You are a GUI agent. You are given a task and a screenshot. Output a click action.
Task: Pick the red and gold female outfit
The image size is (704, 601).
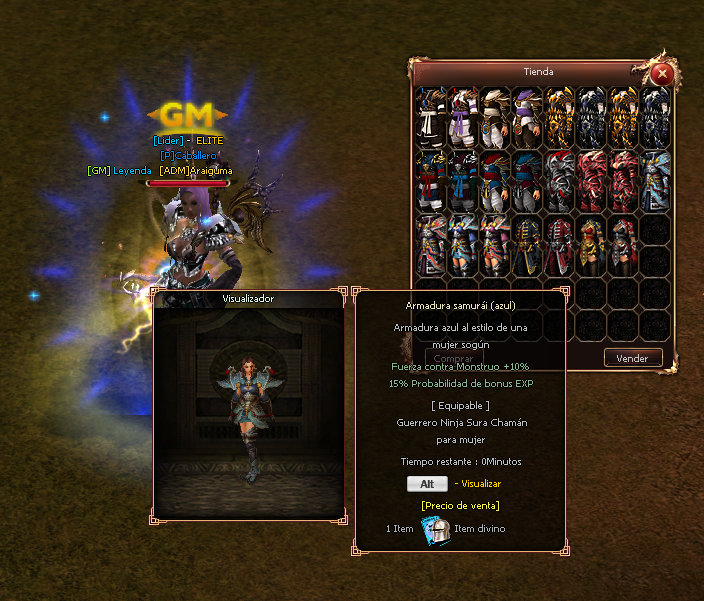591,247
